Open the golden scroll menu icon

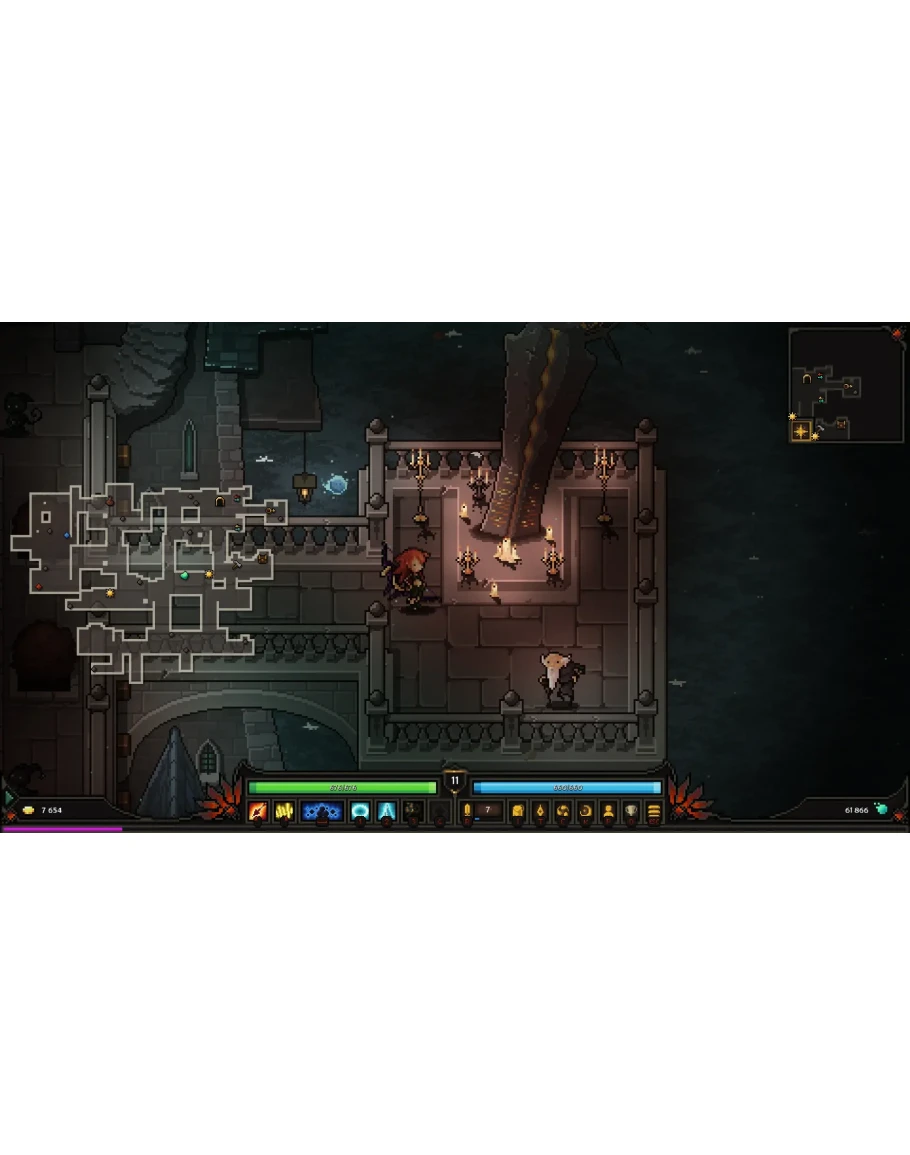(517, 812)
